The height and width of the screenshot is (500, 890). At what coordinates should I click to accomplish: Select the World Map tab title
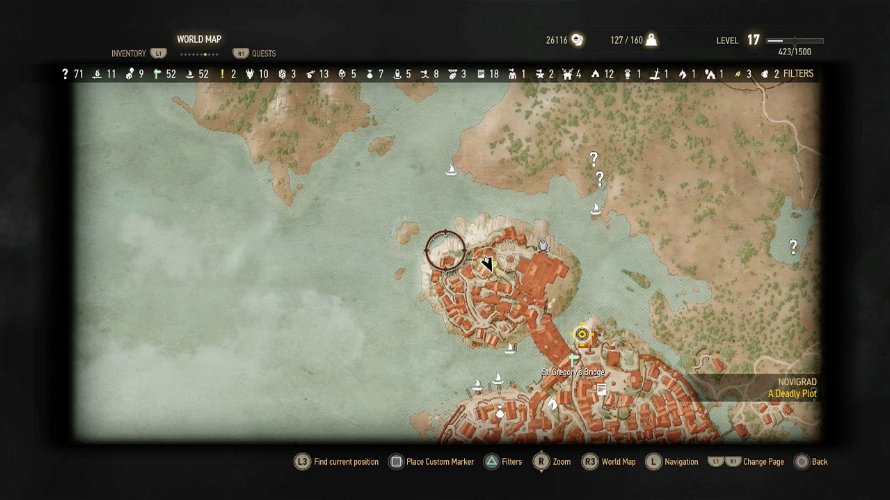coord(199,39)
